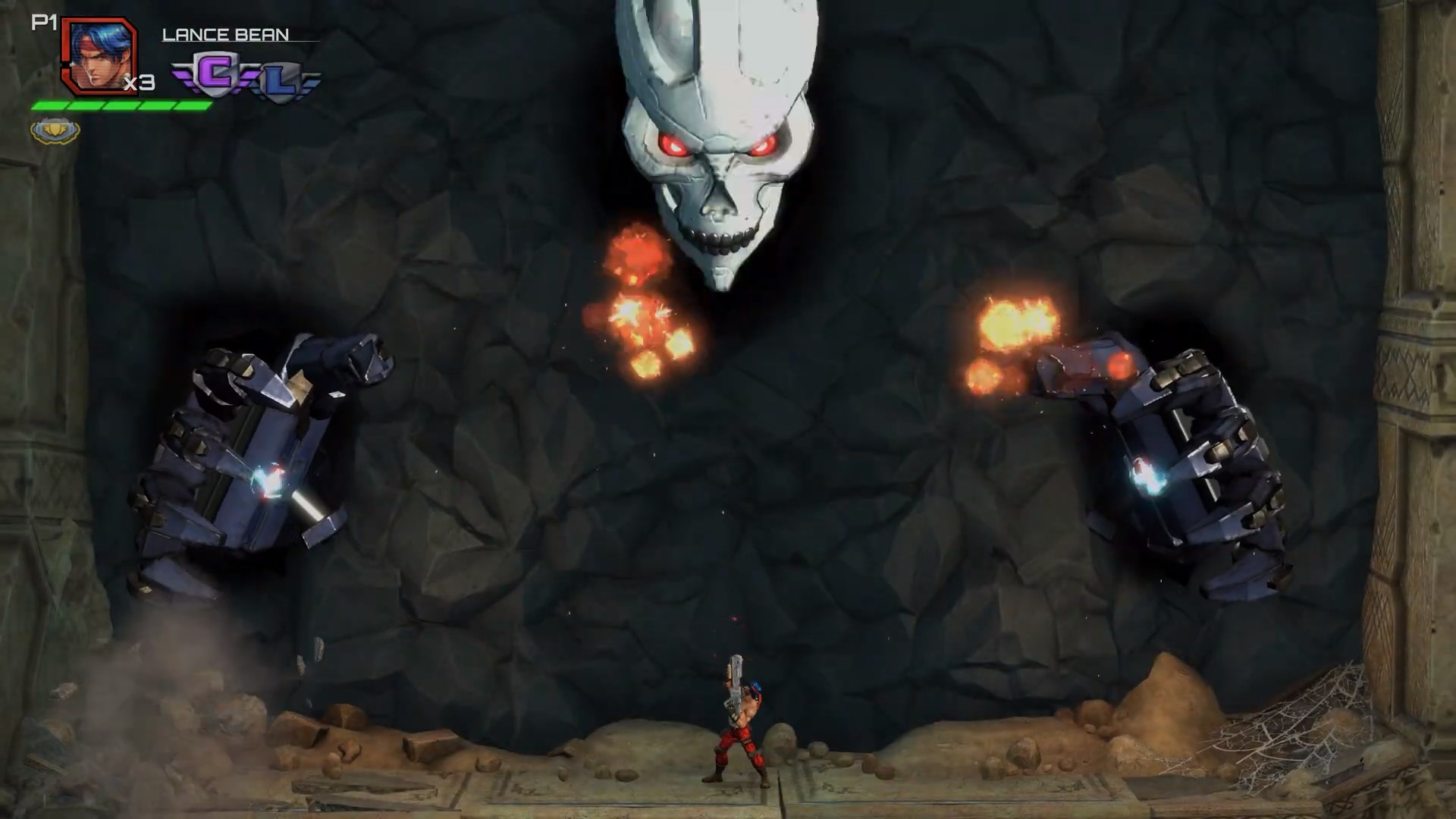Image resolution: width=1456 pixels, height=819 pixels.
Task: Click the gold perk emblem icon
Action: (x=55, y=130)
